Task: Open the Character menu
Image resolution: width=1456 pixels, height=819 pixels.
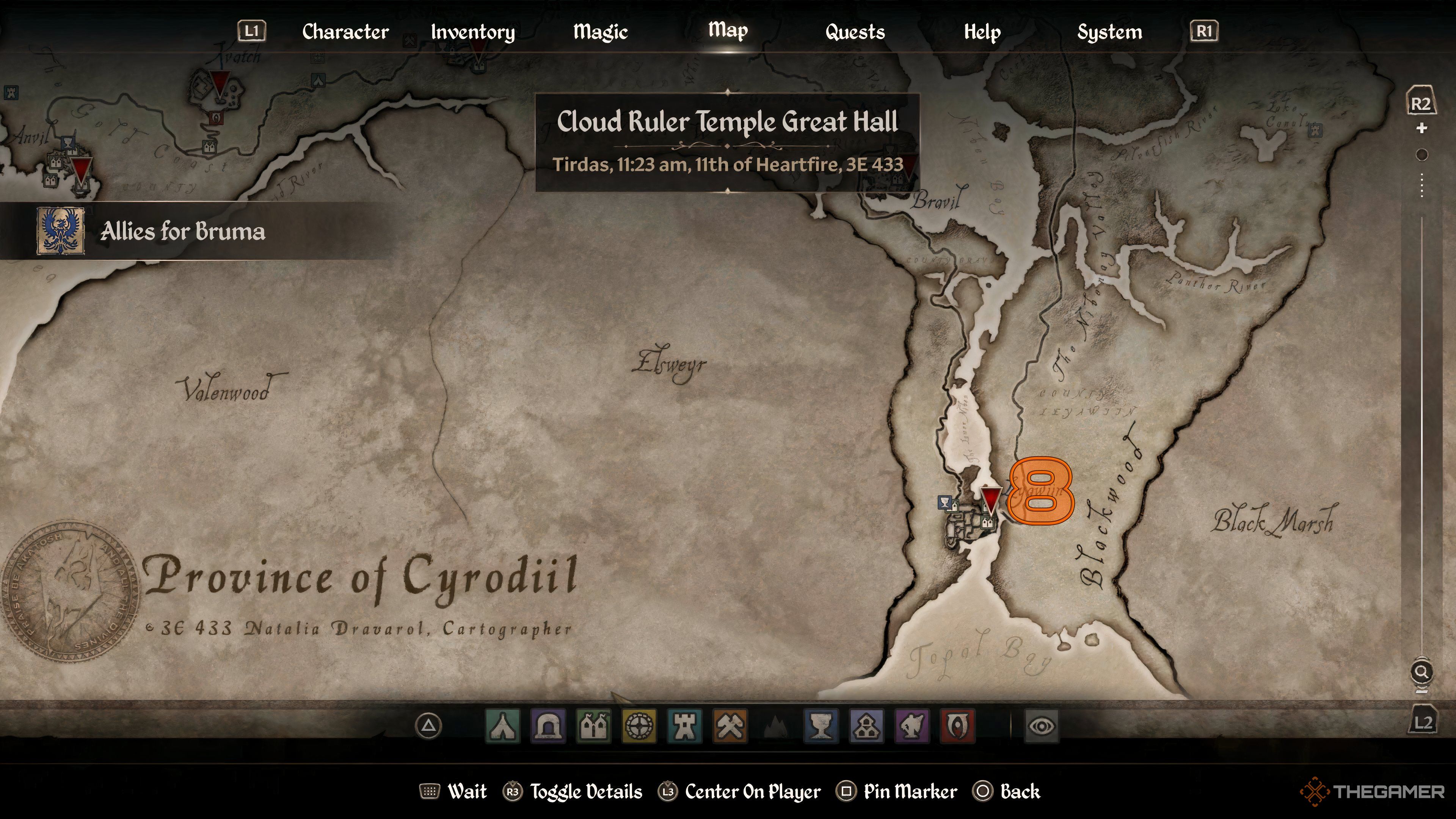Action: [x=345, y=32]
